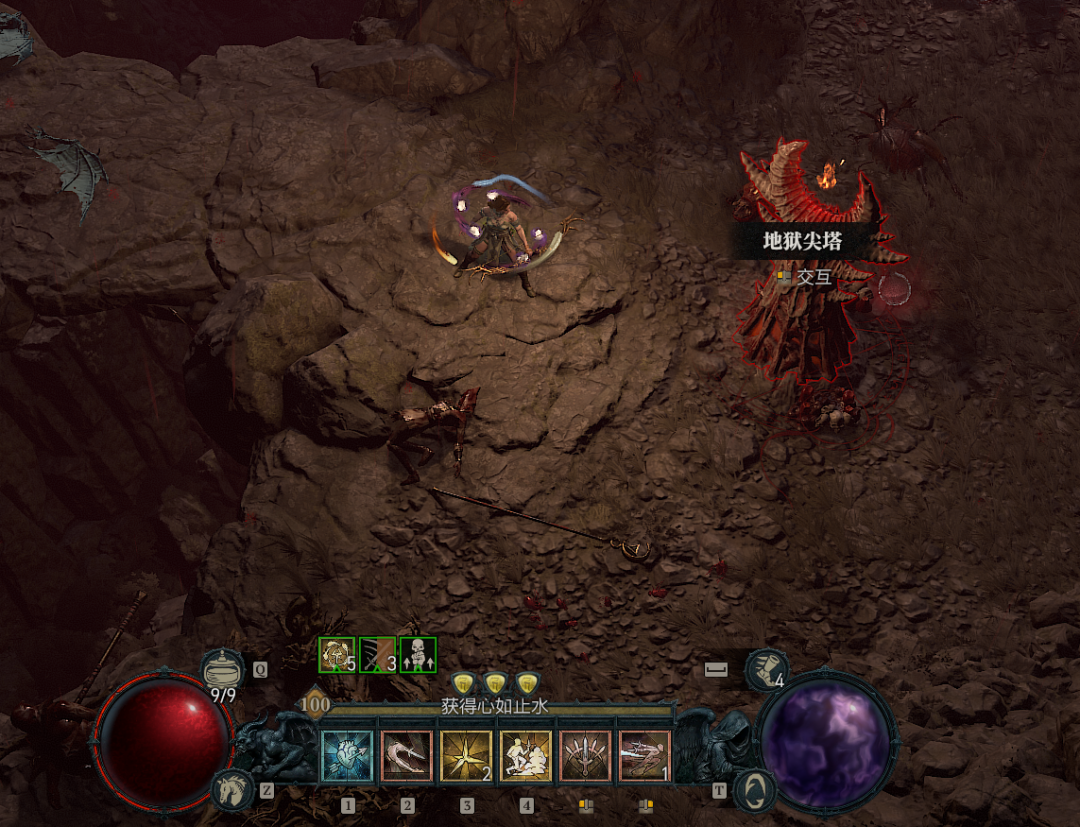
Task: Use the spiked dash strike skill
Action: click(x=645, y=756)
